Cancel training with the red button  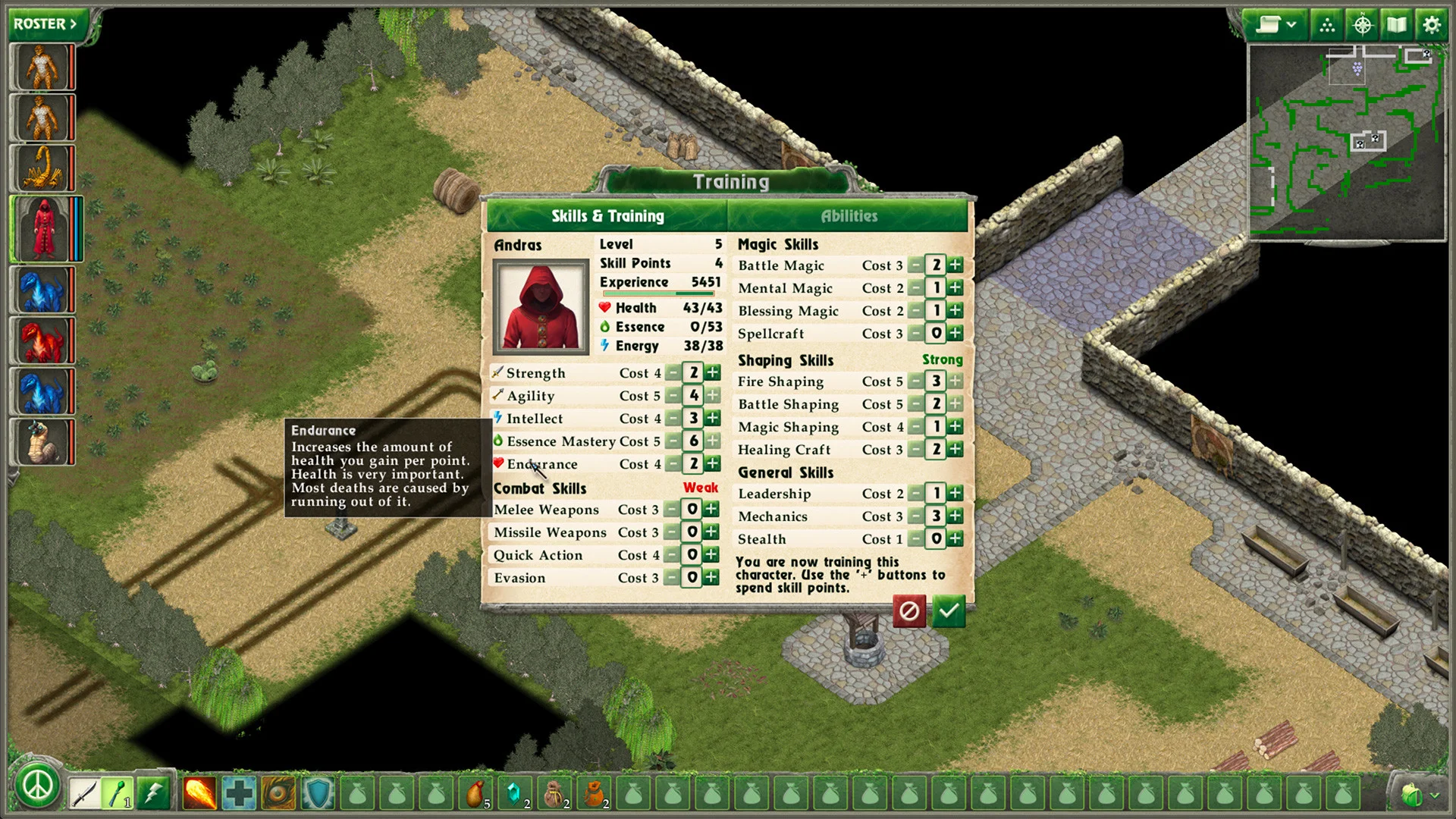[909, 611]
